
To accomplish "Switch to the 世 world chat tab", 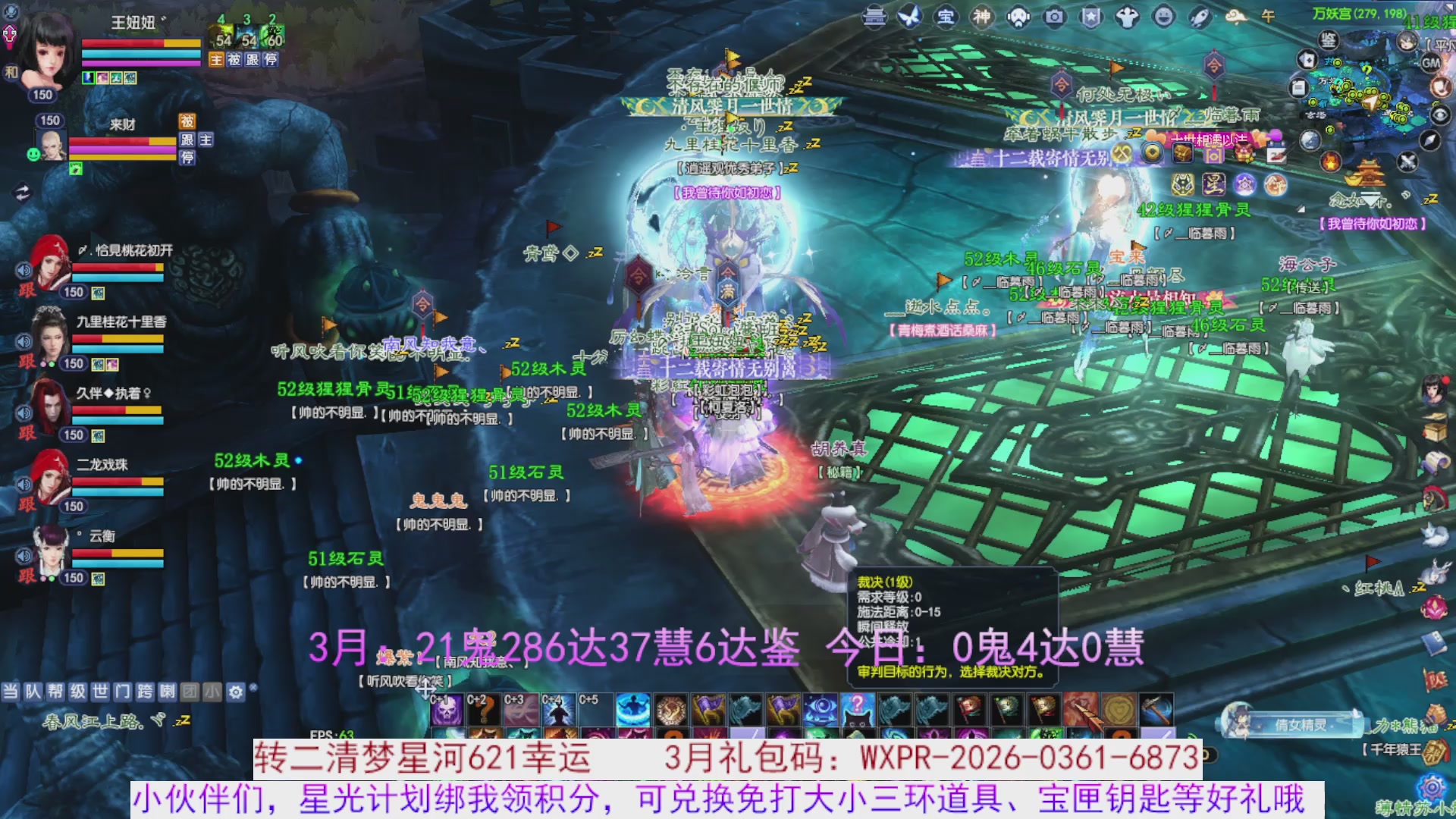I will click(x=99, y=692).
